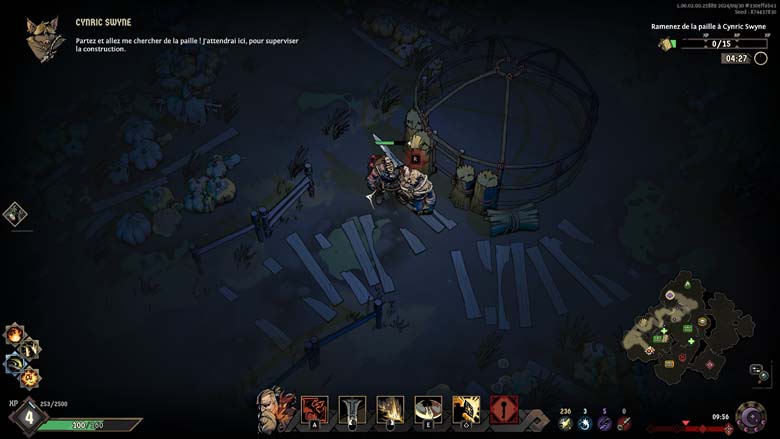Use the grey pillar ability slot

(351, 409)
